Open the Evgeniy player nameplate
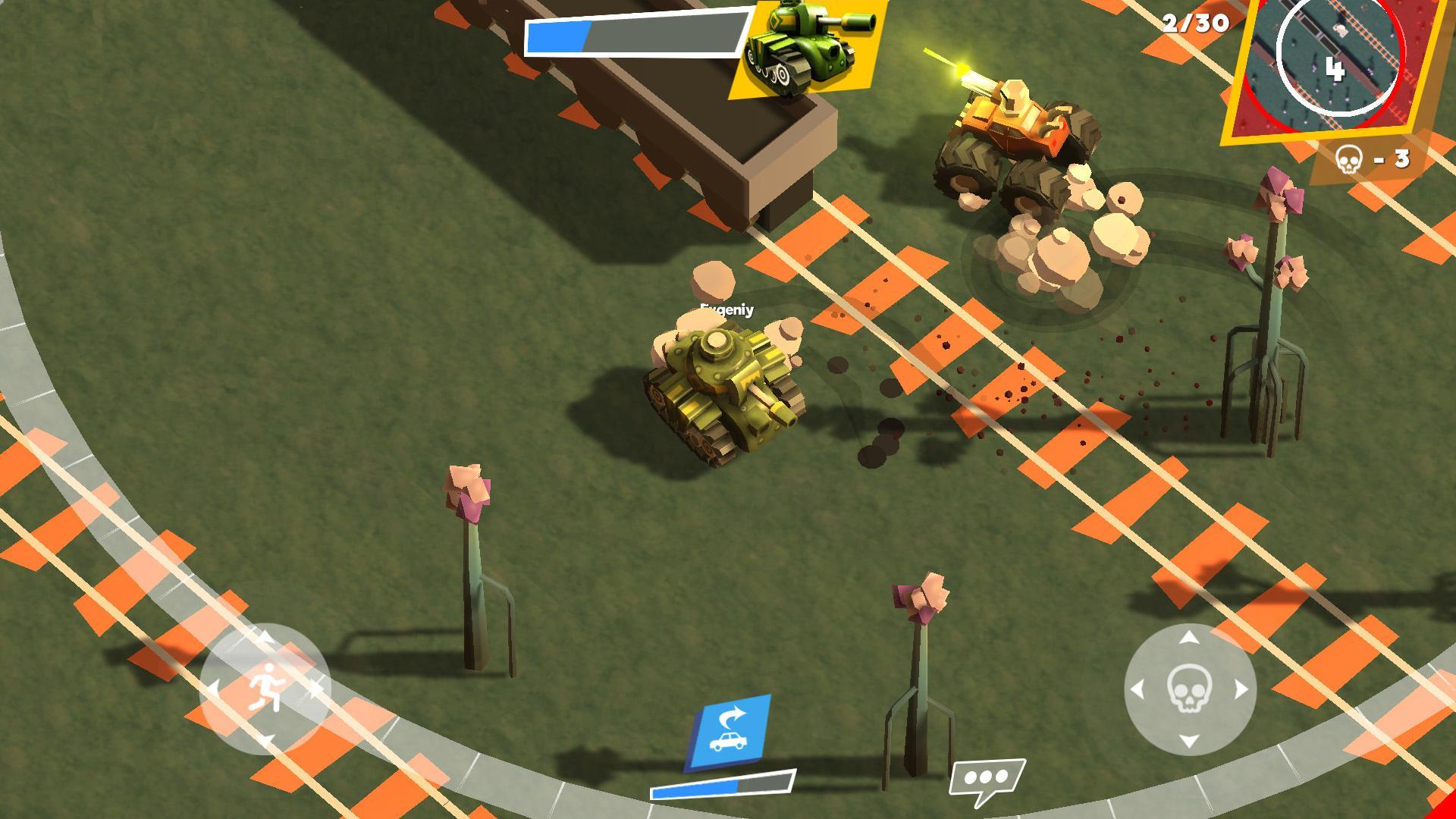 point(726,309)
